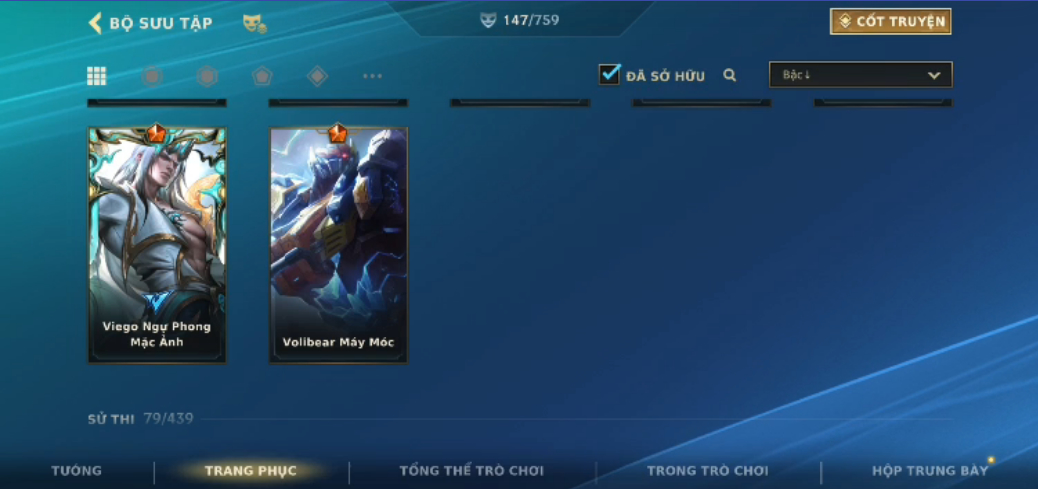Choose the diamond tier filter icon
The image size is (1038, 489).
pos(317,76)
